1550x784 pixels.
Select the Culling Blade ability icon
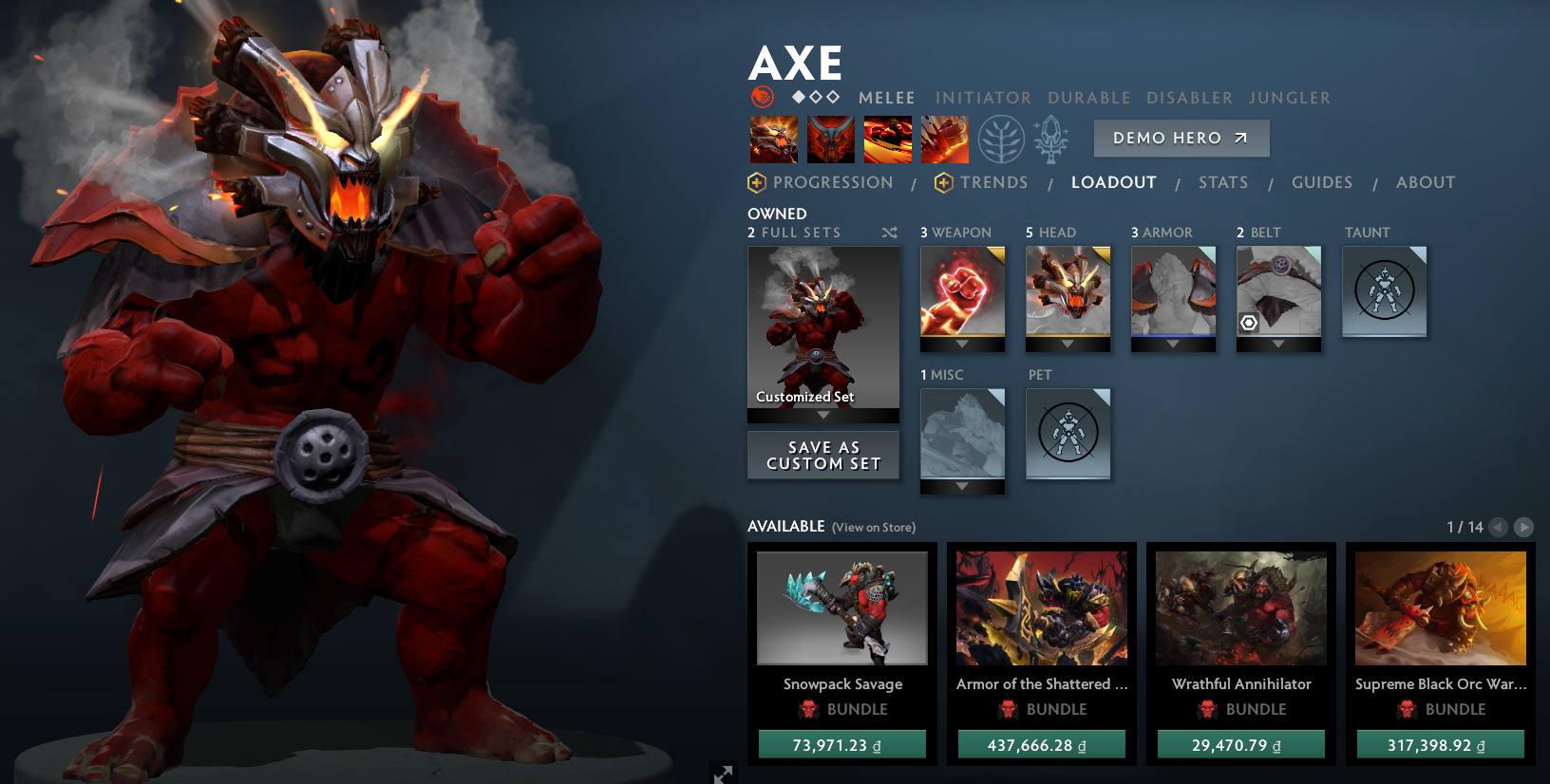pos(944,139)
